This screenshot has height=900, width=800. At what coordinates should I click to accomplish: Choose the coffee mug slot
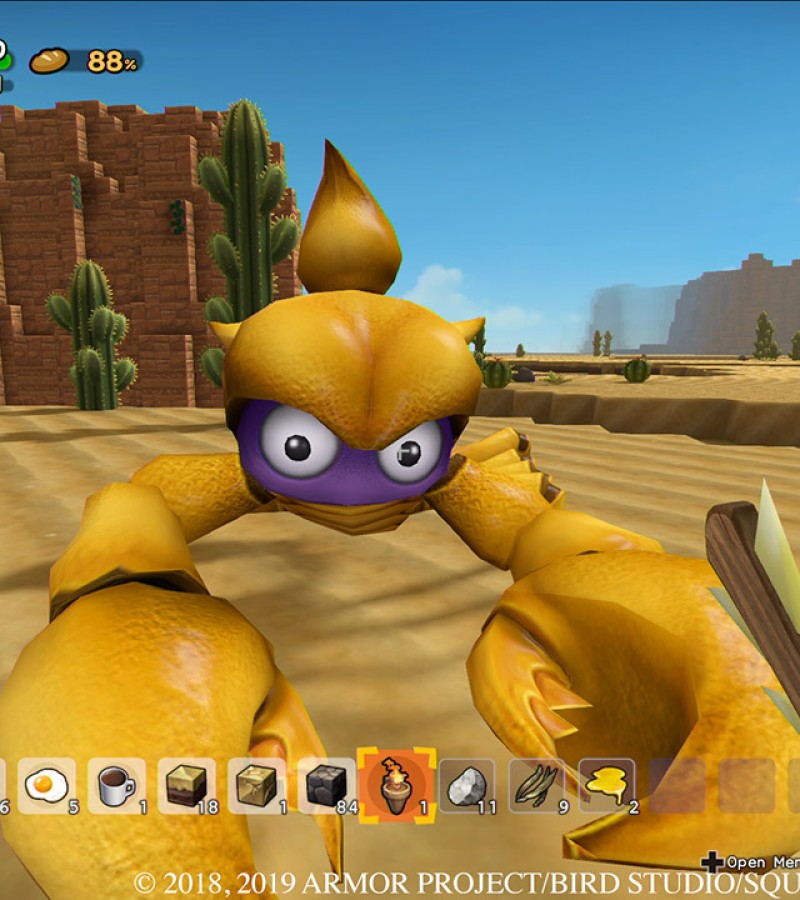pyautogui.click(x=116, y=785)
